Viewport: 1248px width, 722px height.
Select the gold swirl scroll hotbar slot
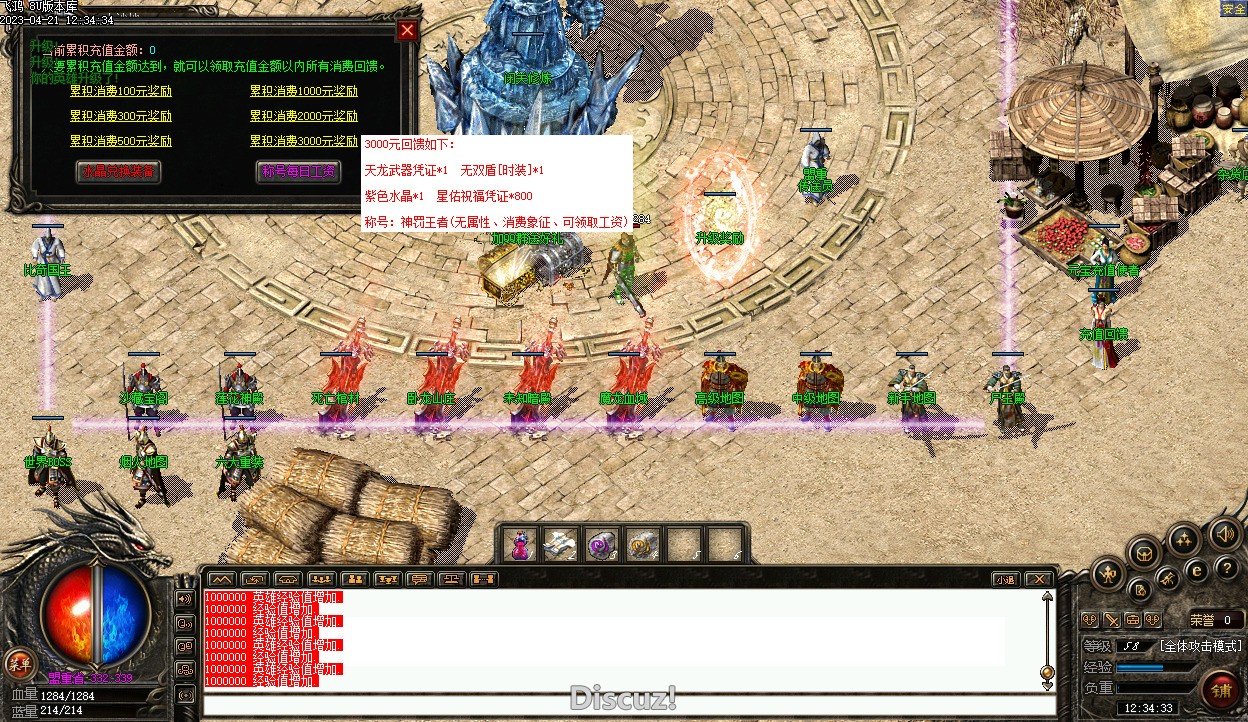click(642, 546)
